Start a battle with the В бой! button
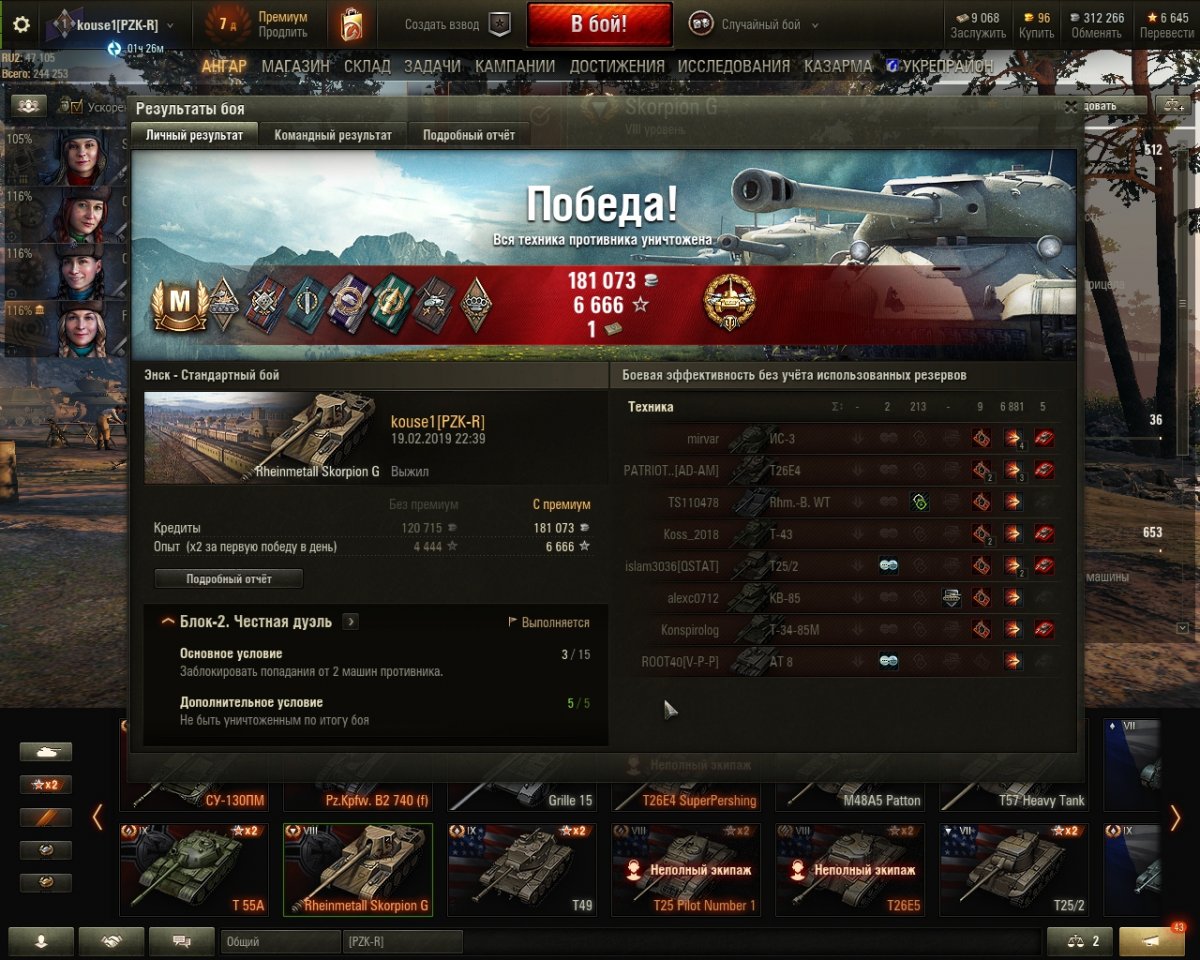Viewport: 1200px width, 960px height. (599, 25)
